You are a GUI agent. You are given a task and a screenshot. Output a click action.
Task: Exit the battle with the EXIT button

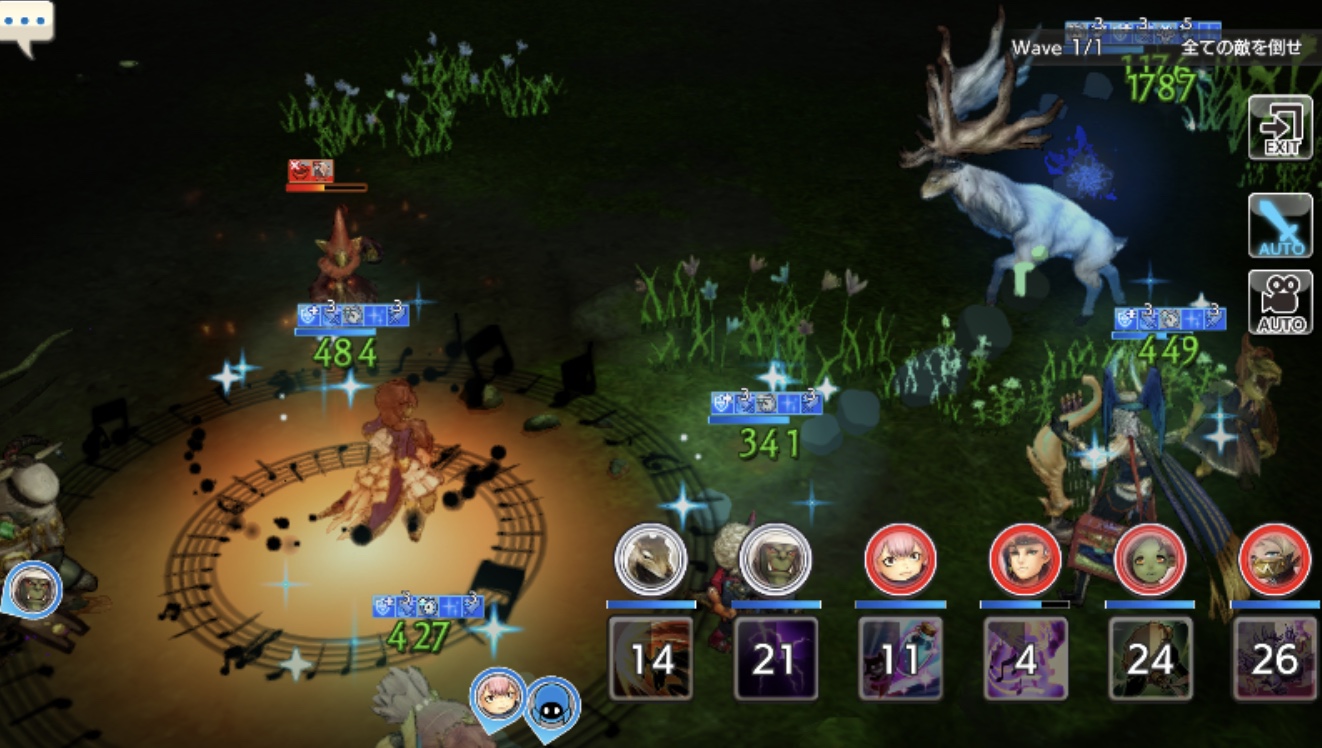pos(1280,127)
